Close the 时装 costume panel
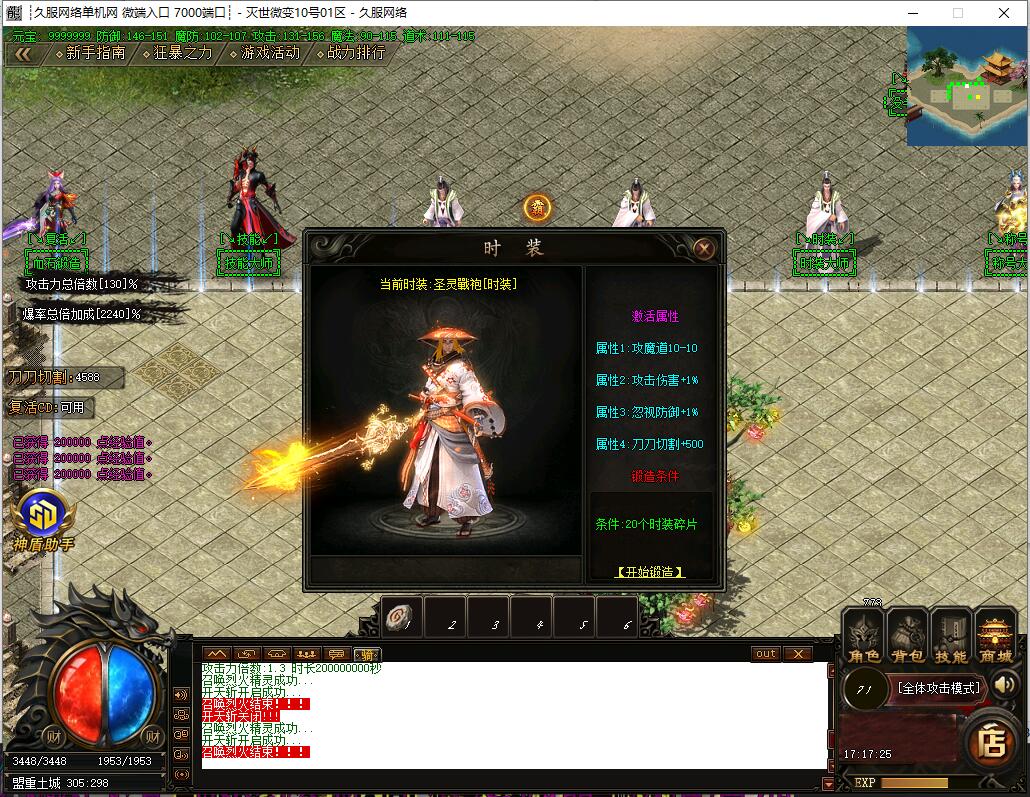 pos(704,249)
